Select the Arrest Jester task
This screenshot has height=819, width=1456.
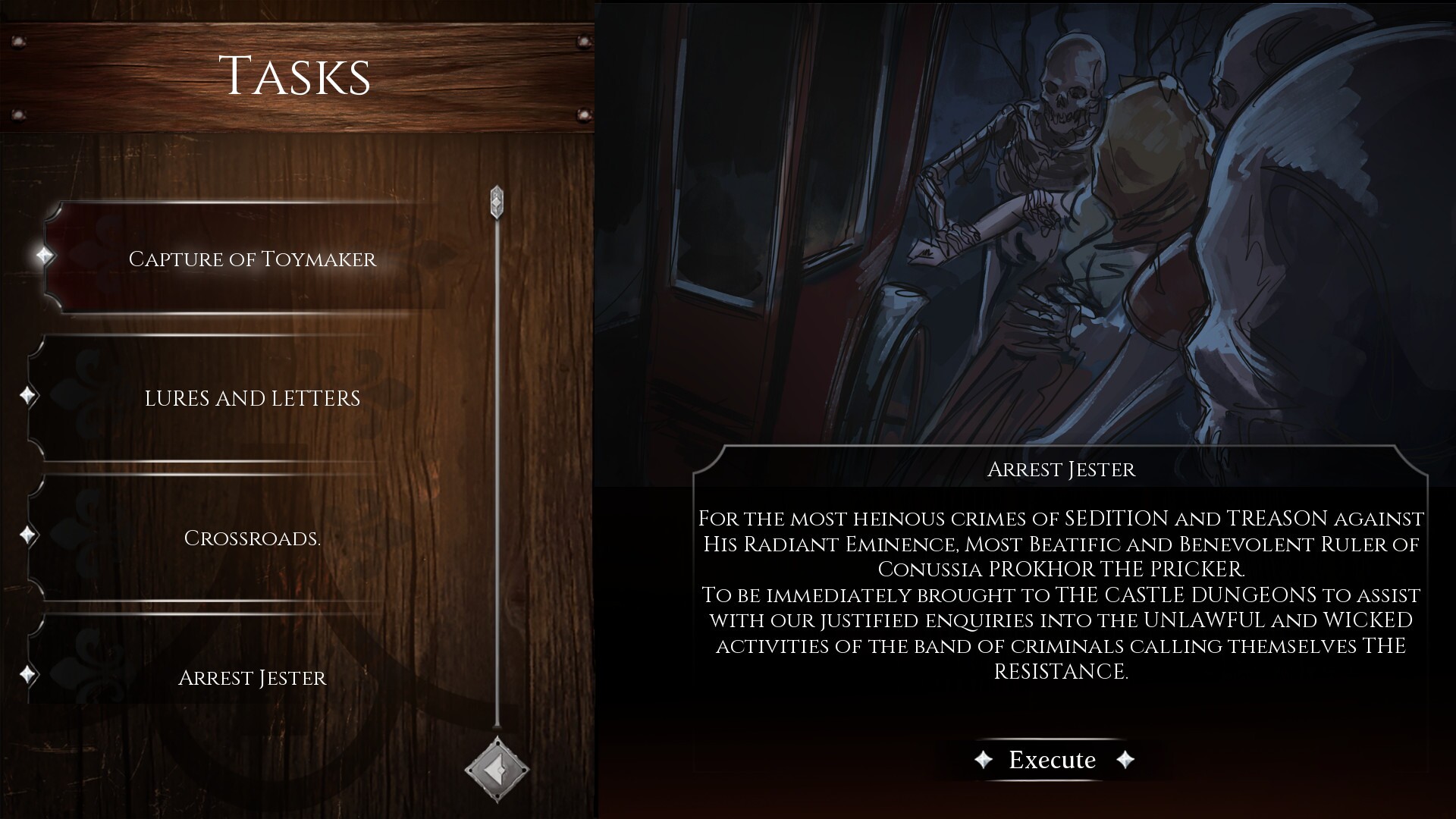tap(253, 678)
